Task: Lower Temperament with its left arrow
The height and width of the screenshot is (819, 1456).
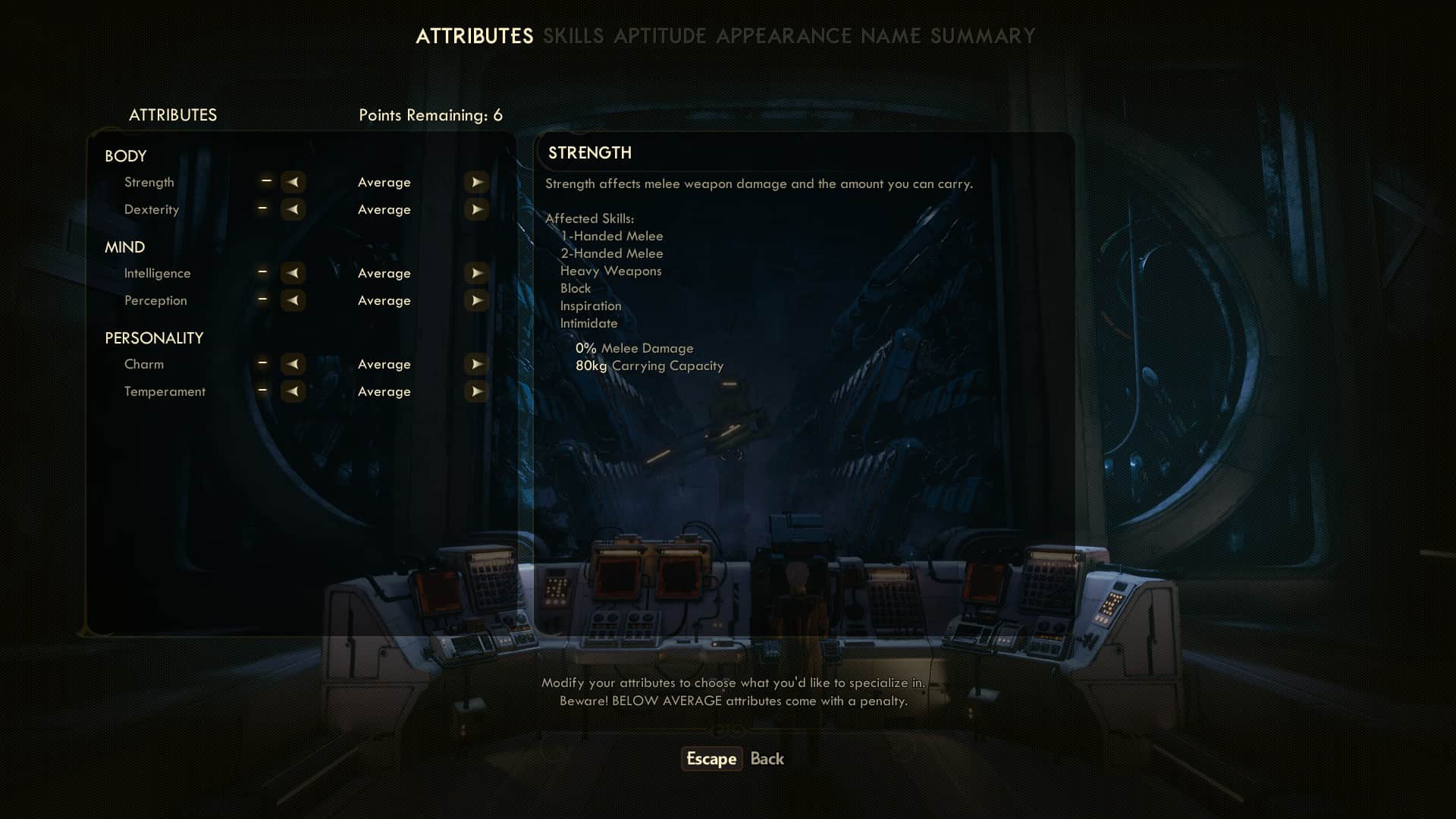Action: point(293,391)
